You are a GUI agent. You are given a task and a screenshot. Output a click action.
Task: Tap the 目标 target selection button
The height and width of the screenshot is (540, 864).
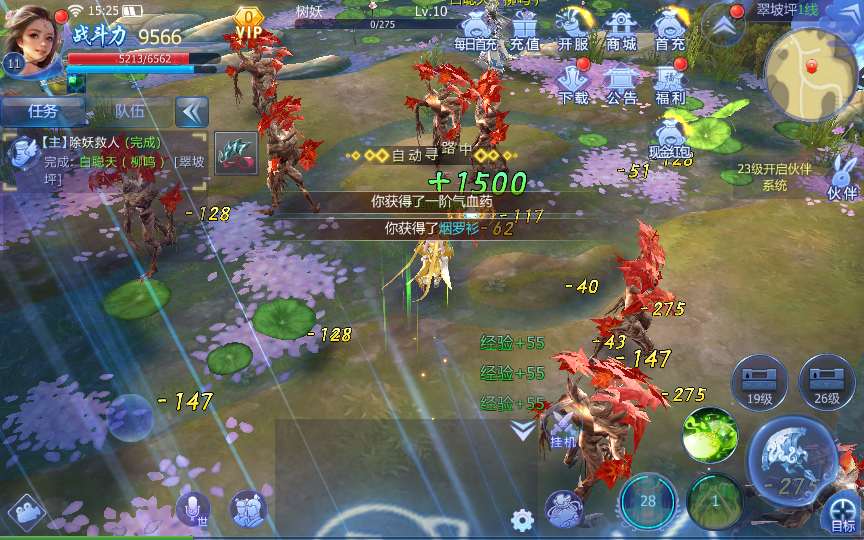(x=842, y=515)
